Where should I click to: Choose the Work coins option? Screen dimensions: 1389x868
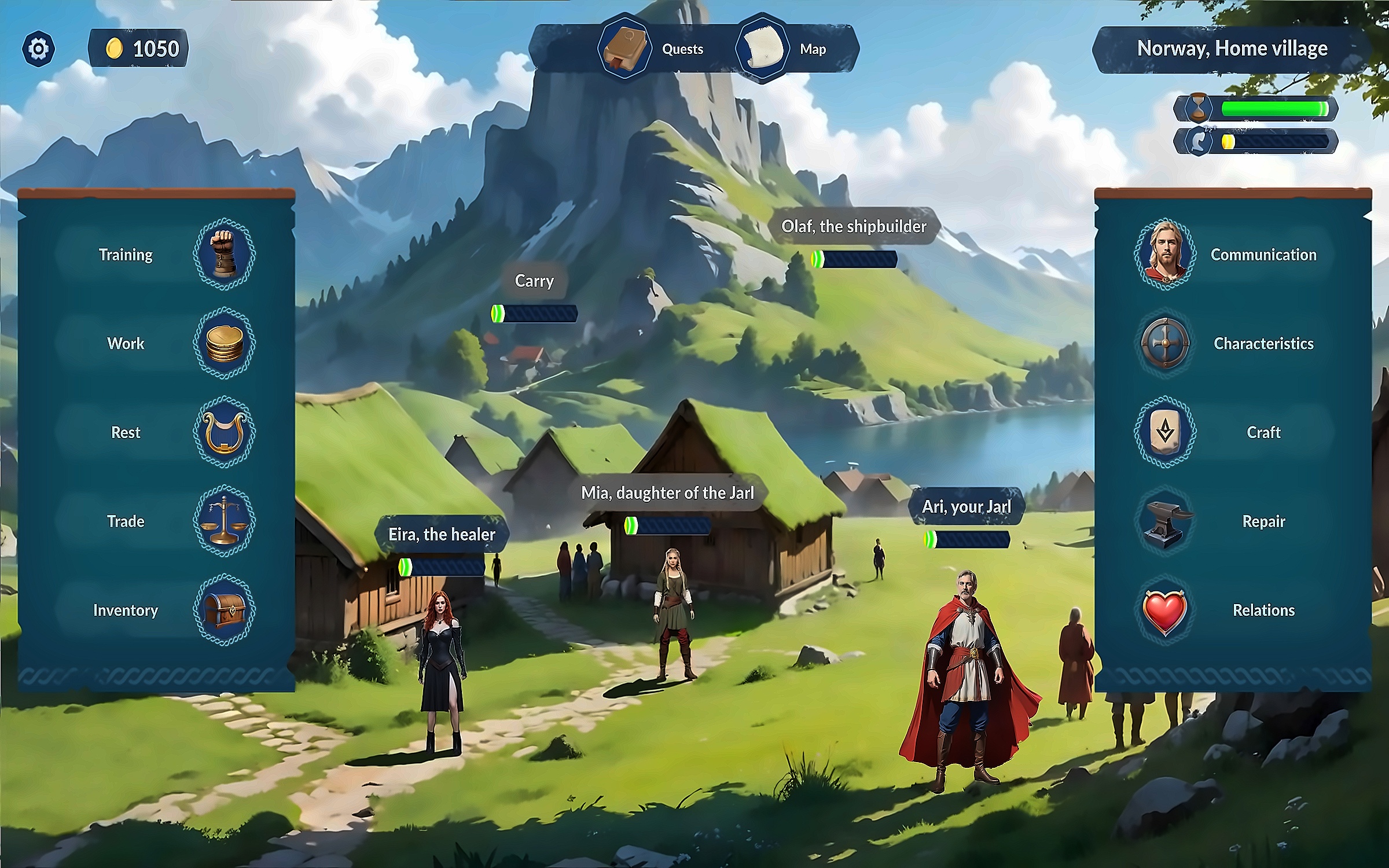click(224, 344)
